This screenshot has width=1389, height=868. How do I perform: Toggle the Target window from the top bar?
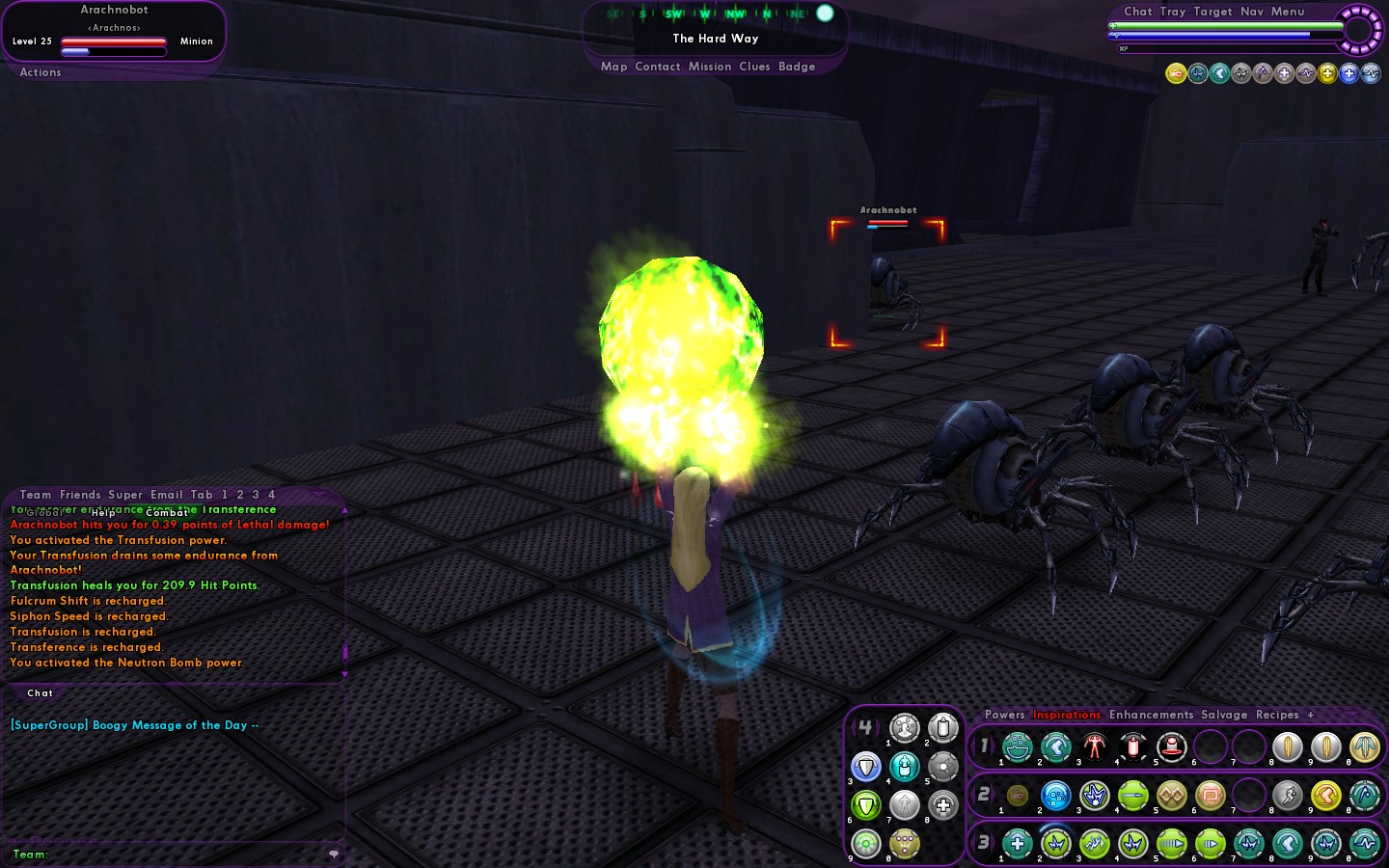tap(1212, 12)
